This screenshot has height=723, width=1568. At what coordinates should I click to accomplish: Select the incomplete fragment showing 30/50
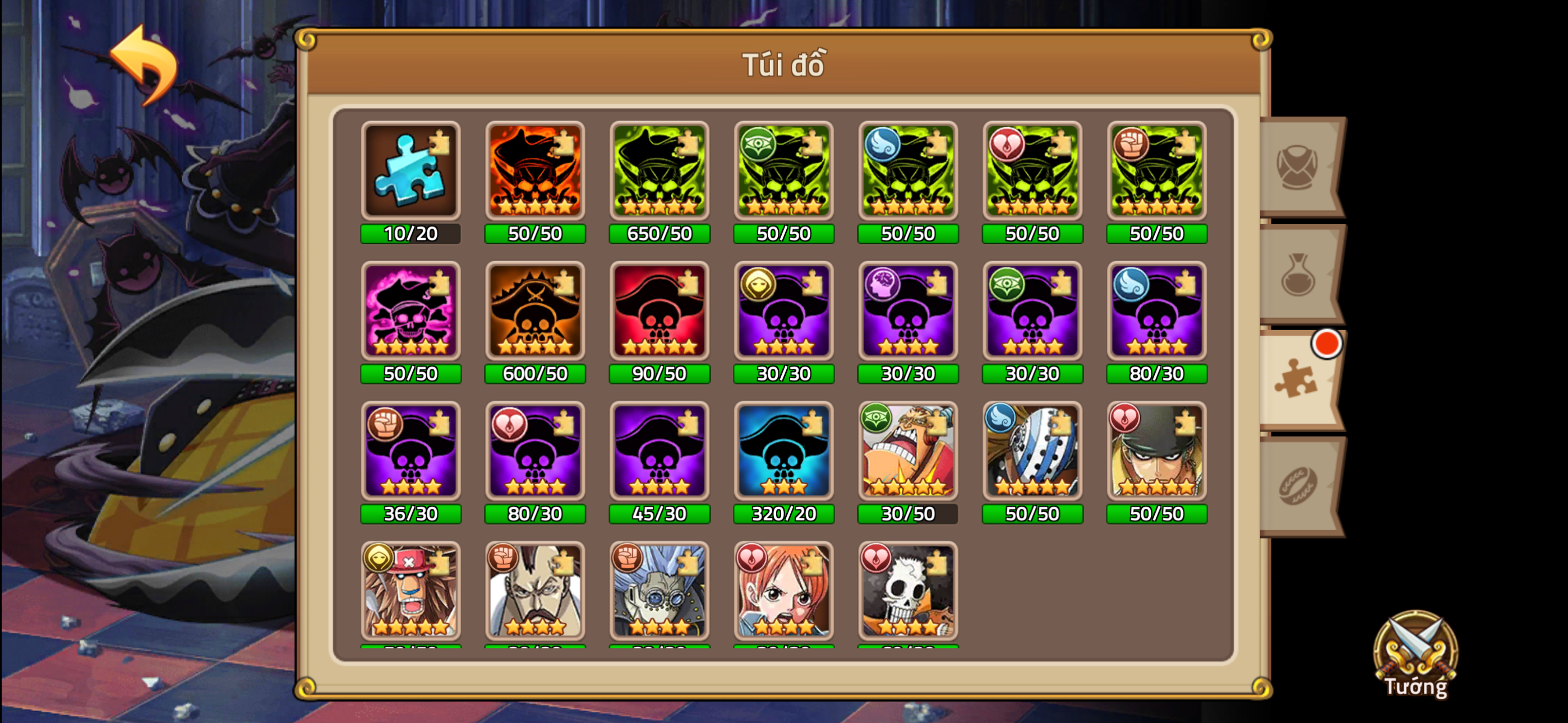point(907,453)
